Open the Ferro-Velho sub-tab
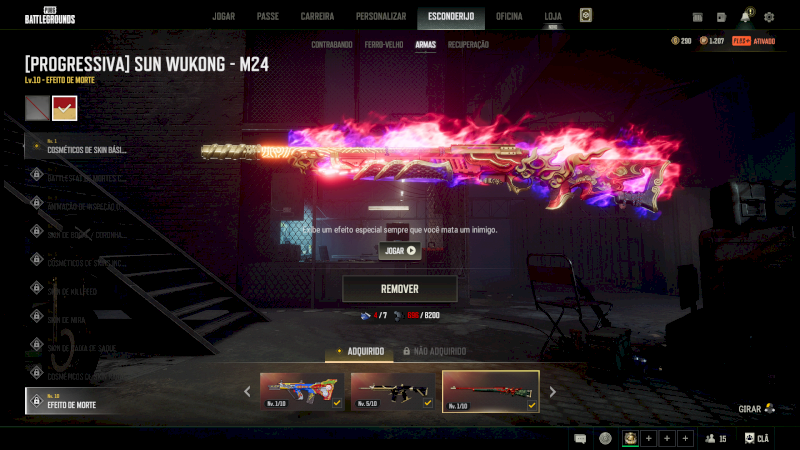The image size is (800, 450). pyautogui.click(x=384, y=45)
